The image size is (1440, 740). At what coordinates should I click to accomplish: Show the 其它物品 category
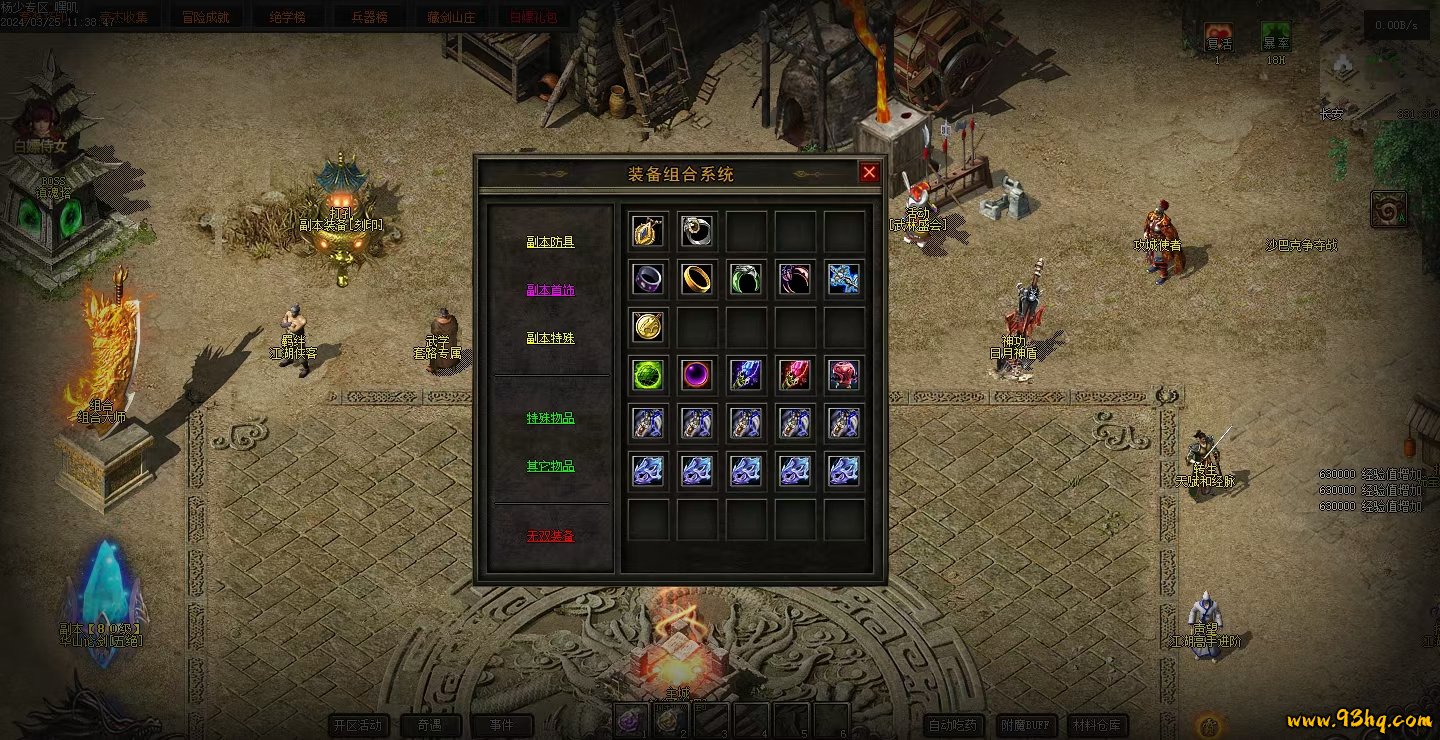(x=551, y=466)
